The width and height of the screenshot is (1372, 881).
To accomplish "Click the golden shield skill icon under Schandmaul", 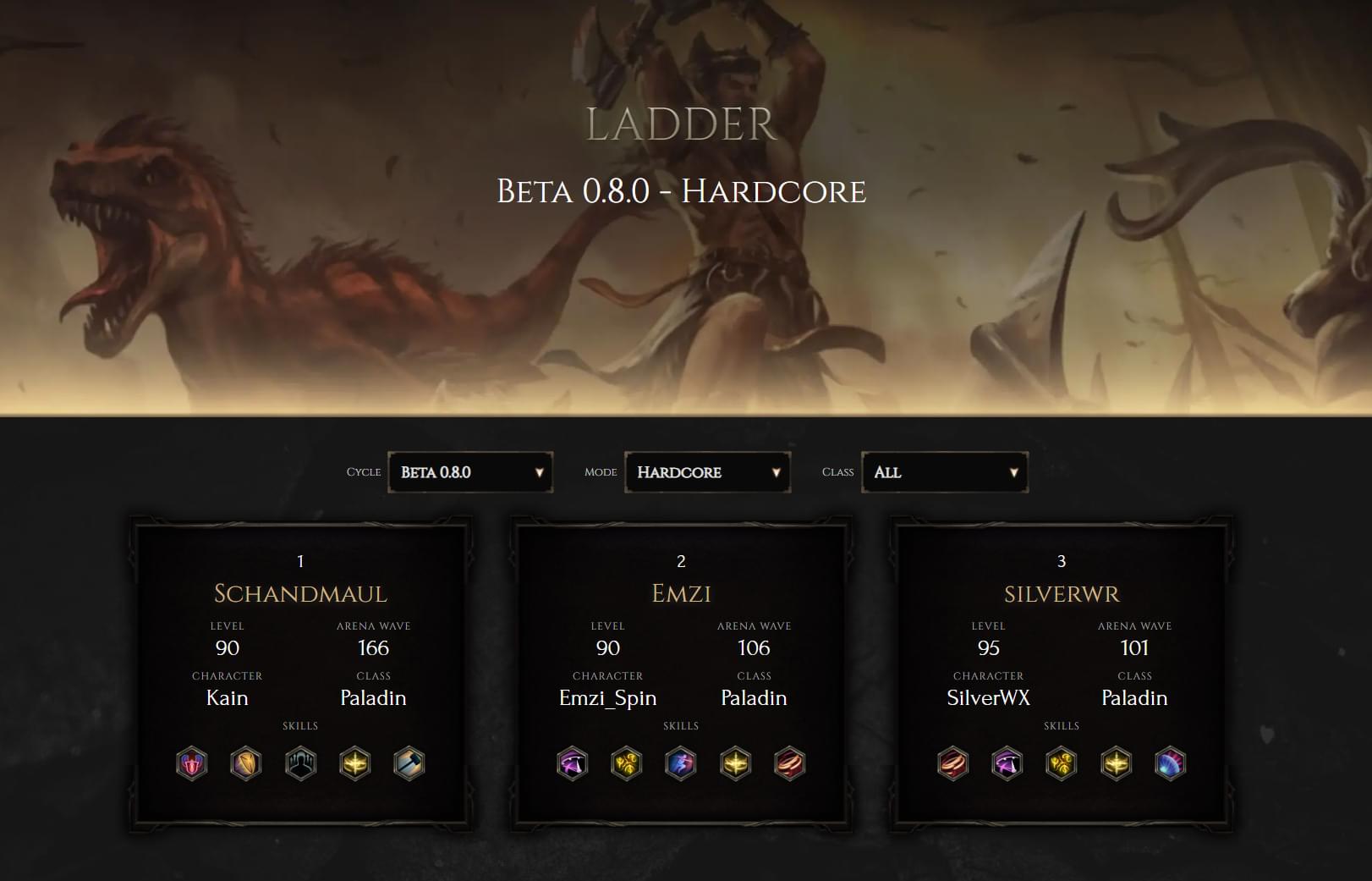I will click(x=246, y=763).
